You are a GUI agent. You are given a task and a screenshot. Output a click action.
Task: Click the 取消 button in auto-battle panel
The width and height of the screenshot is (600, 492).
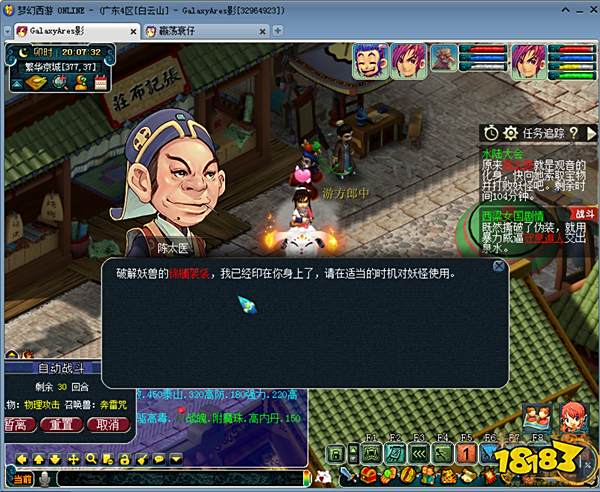coord(108,424)
